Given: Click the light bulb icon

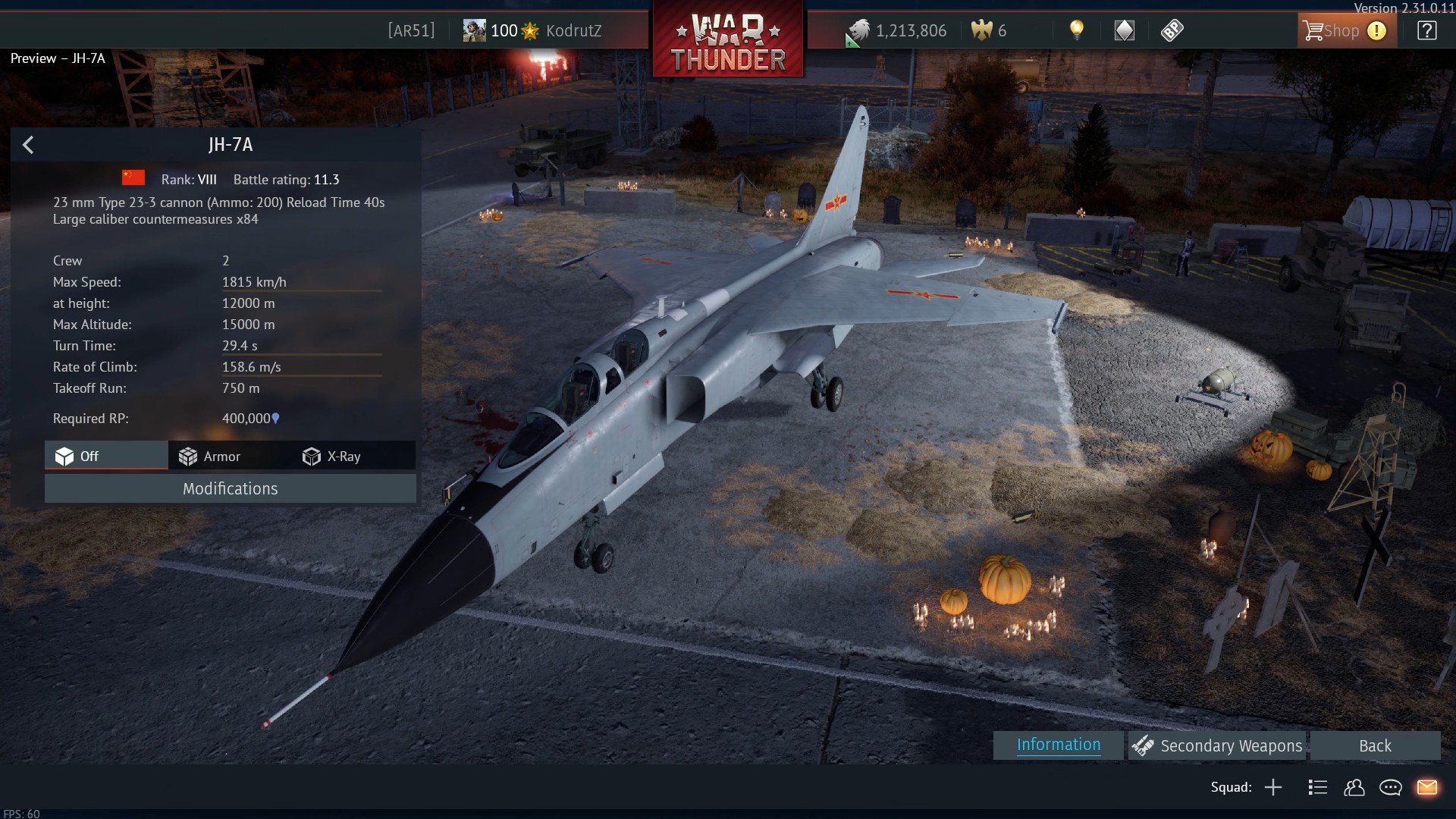Looking at the screenshot, I should 1076,30.
